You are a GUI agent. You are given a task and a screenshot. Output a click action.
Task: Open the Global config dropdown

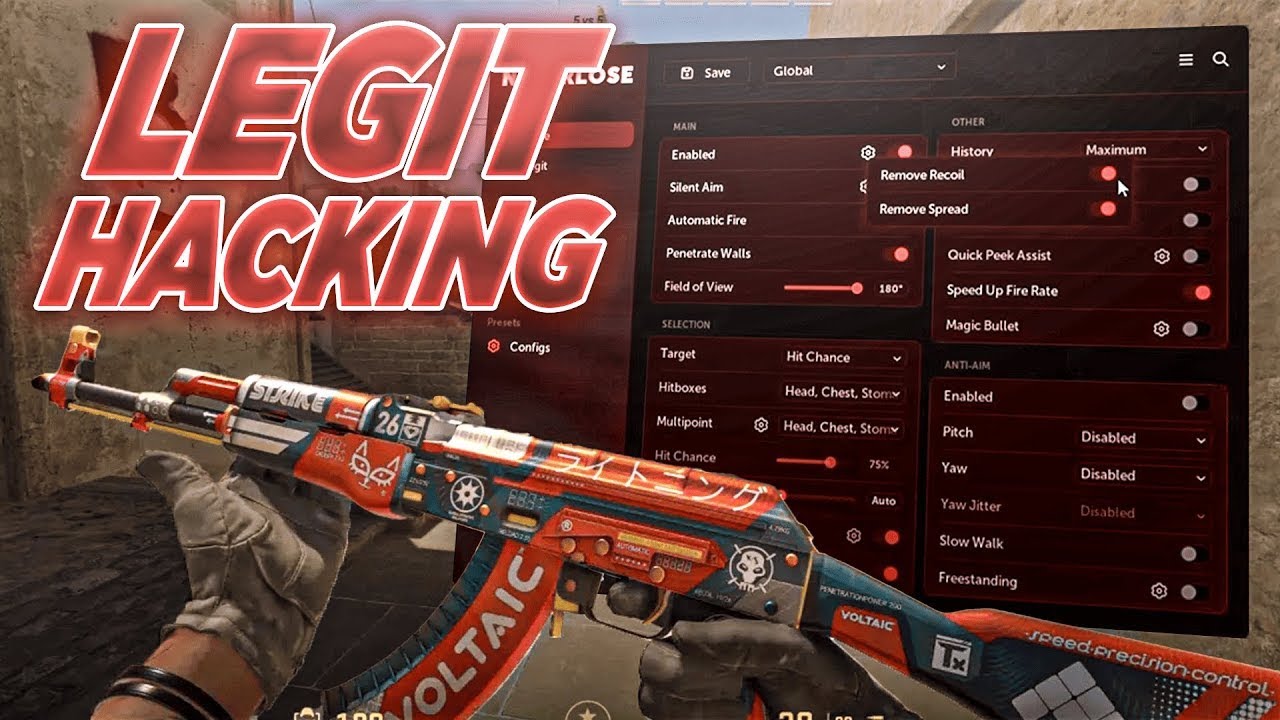pyautogui.click(x=859, y=70)
